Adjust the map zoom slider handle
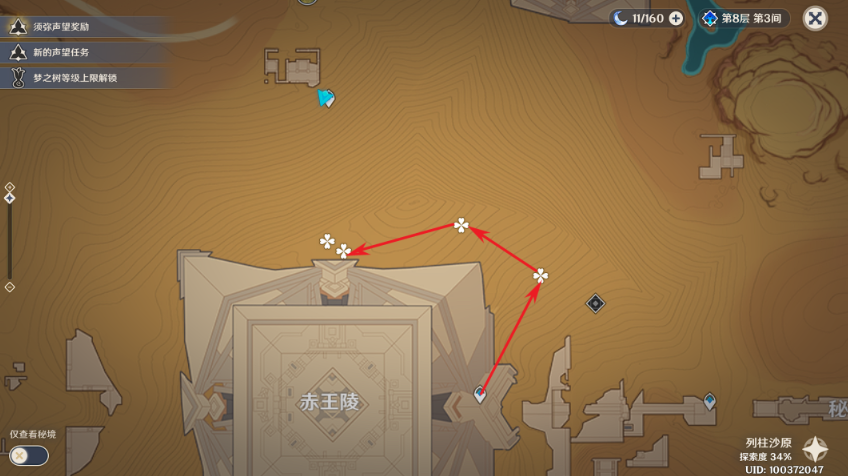 (10, 198)
